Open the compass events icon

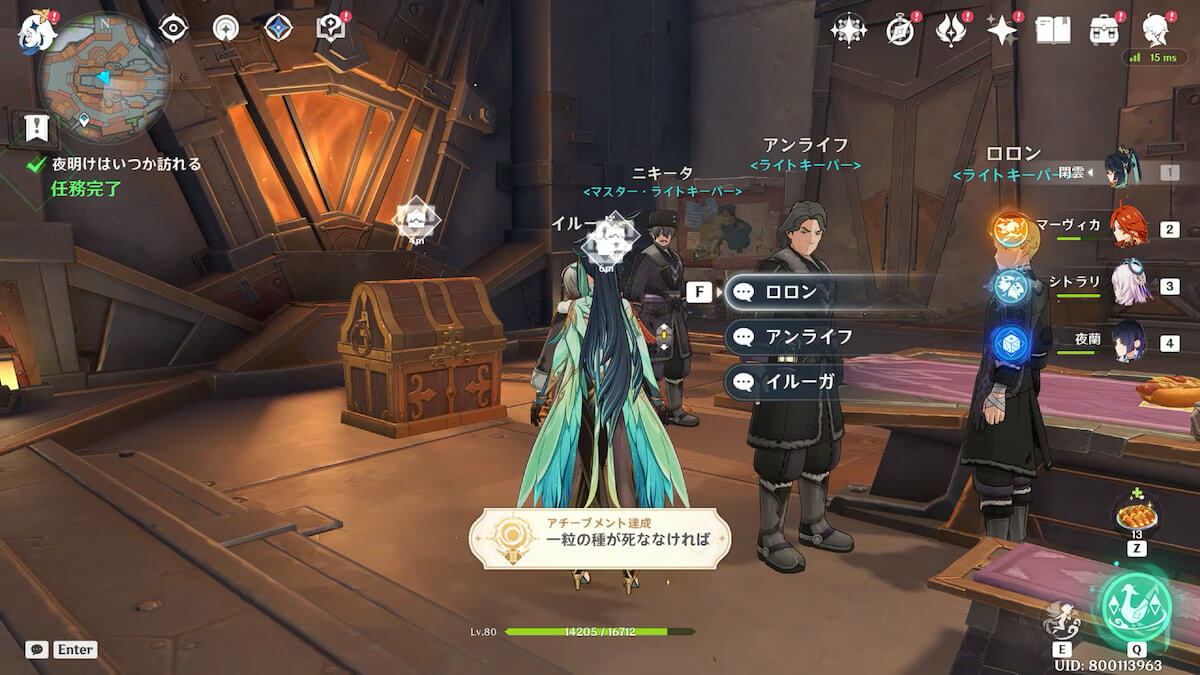tap(900, 31)
